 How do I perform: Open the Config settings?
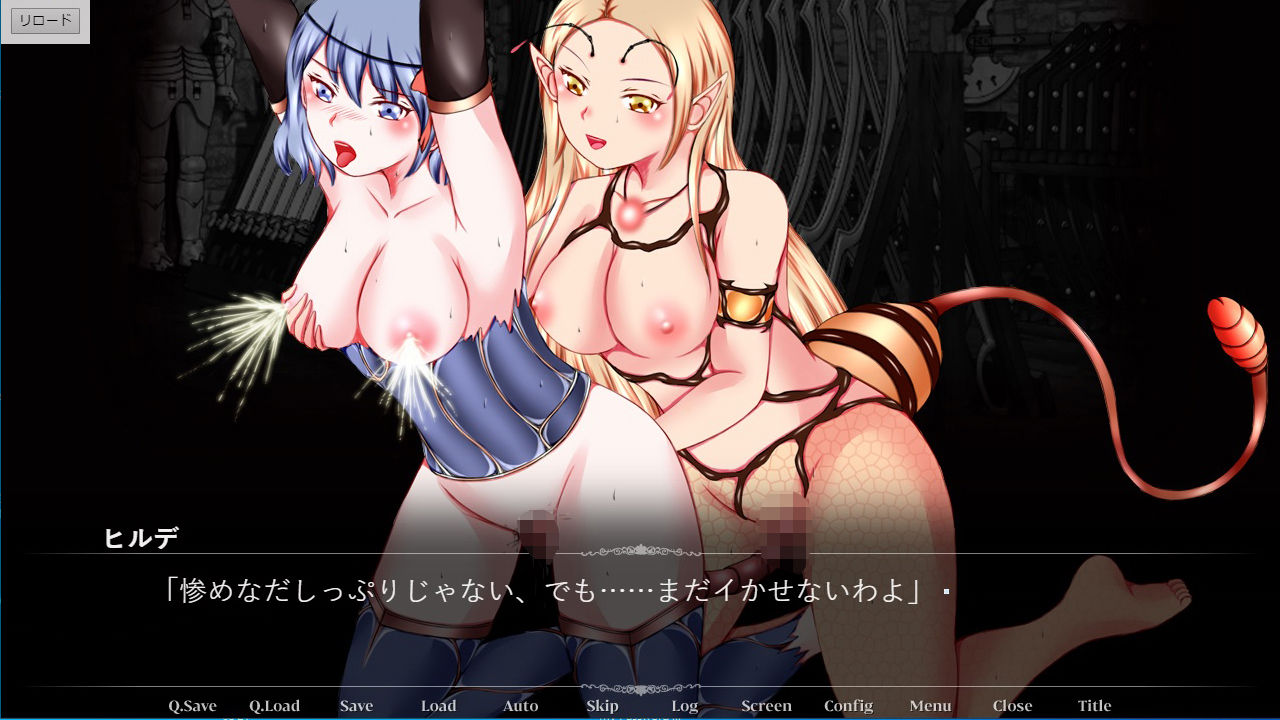[x=848, y=705]
